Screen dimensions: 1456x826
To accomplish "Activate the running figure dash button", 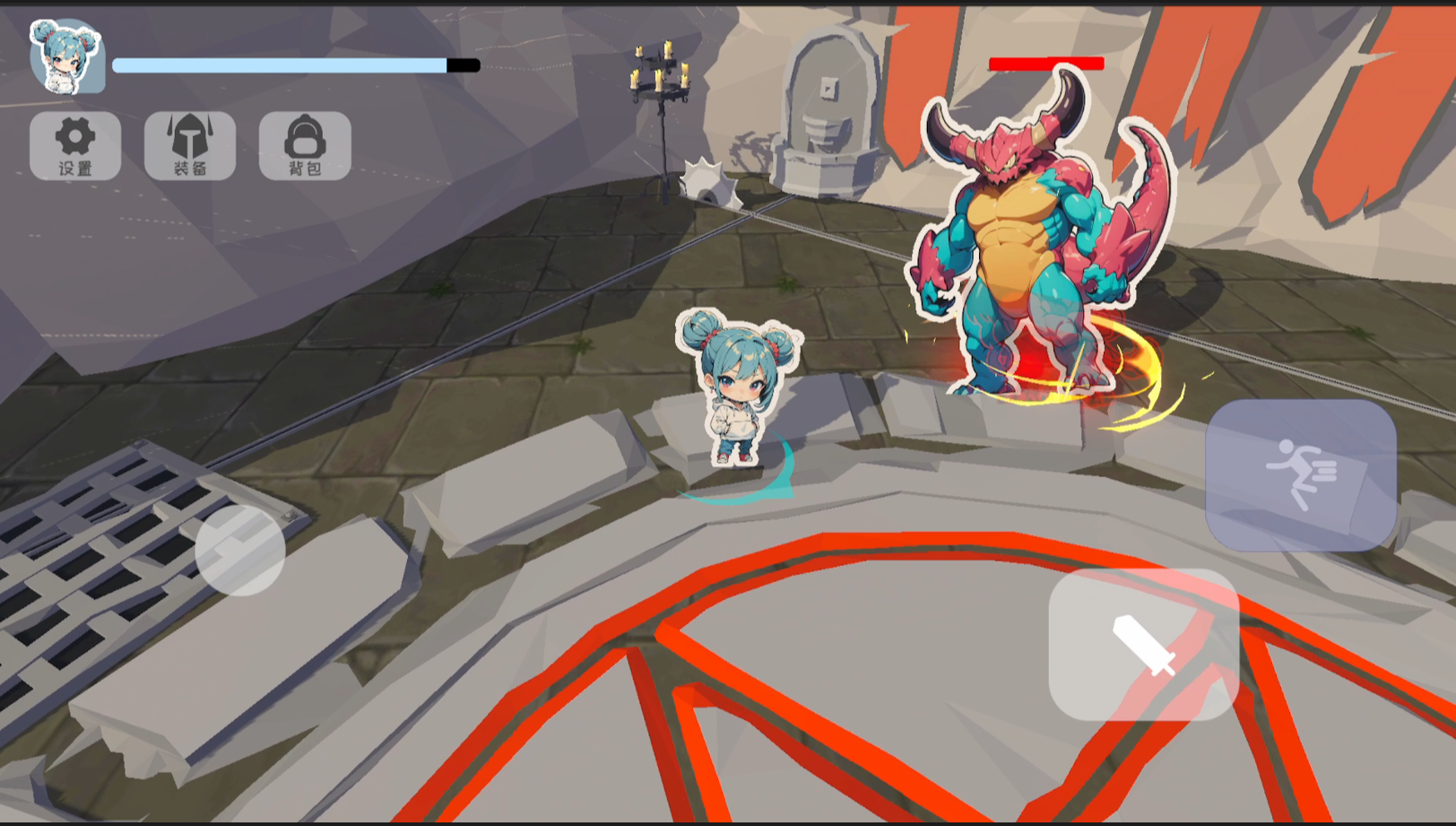I will (1301, 475).
